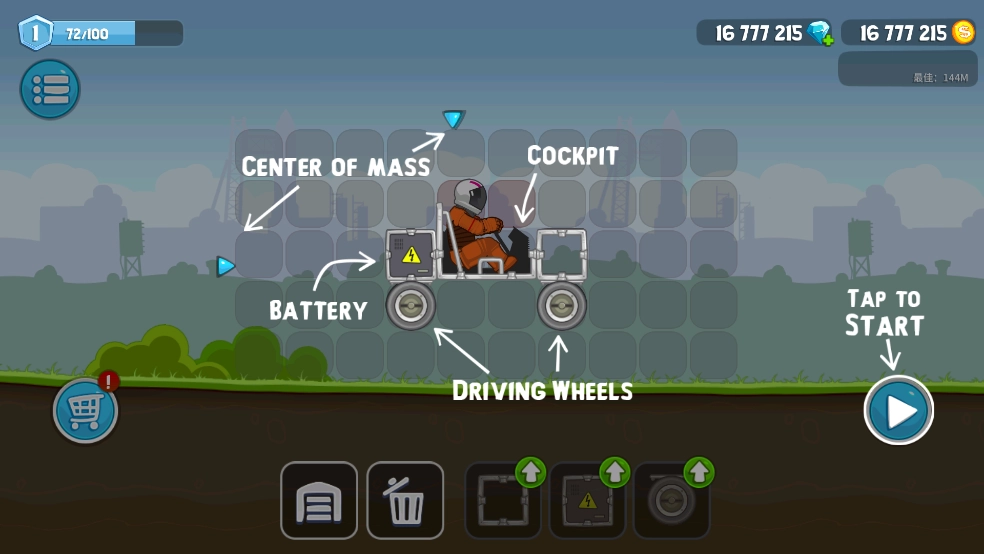Open the garage blueprint button
984x554 pixels.
[x=319, y=500]
